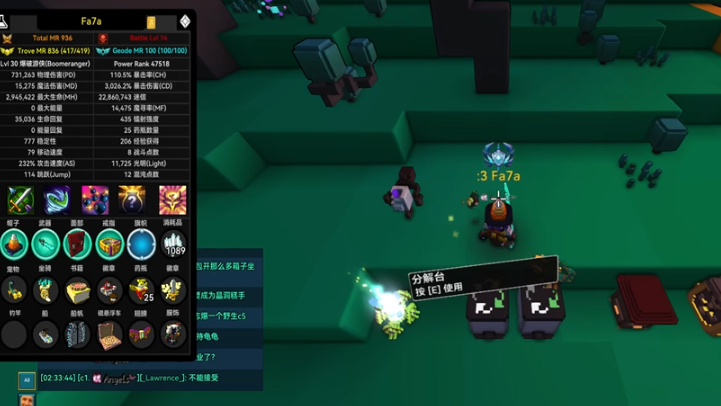Open the flask icon on the character sheet
The image size is (721, 406).
click(6, 19)
